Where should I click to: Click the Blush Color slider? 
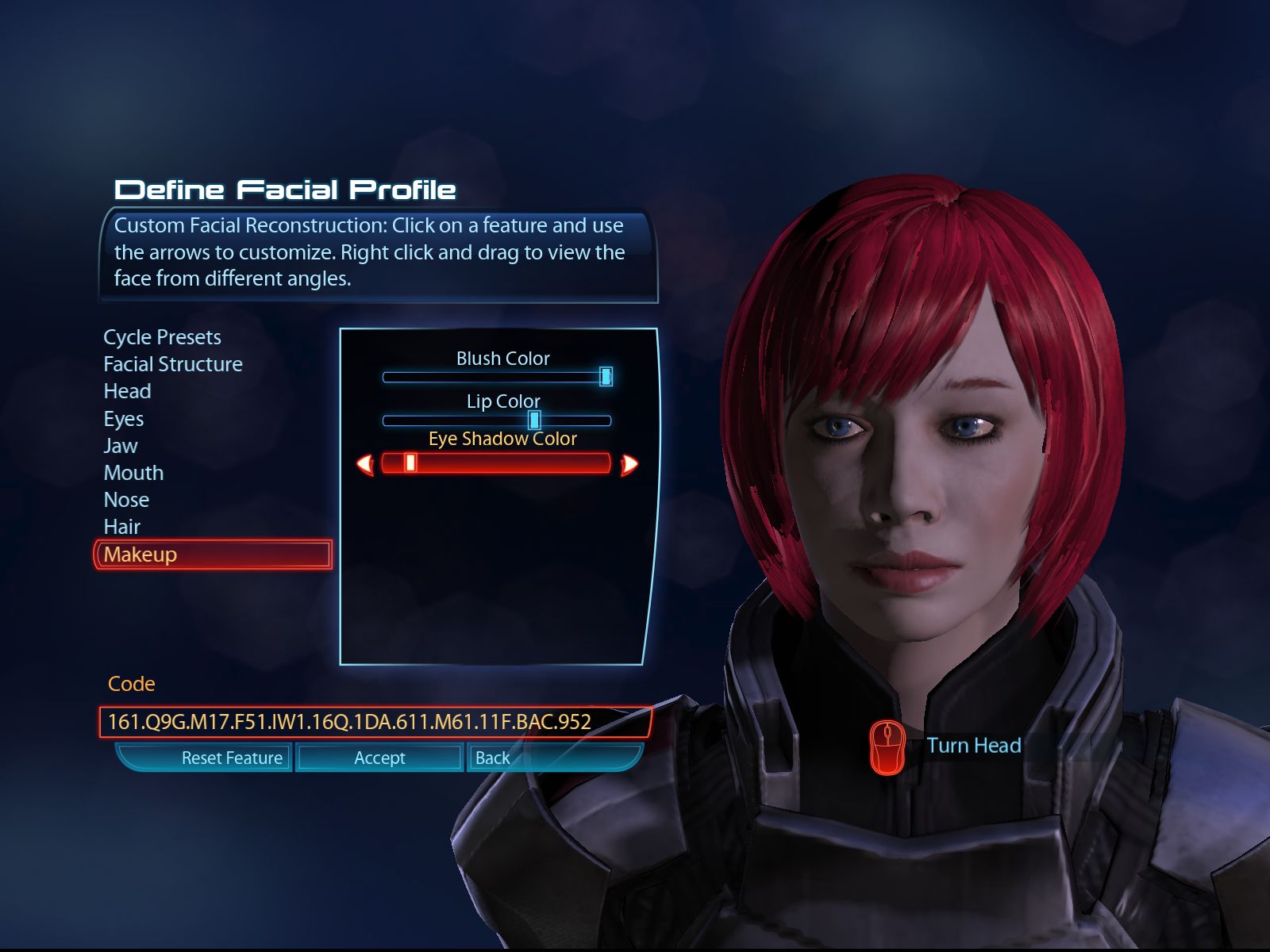[x=496, y=377]
